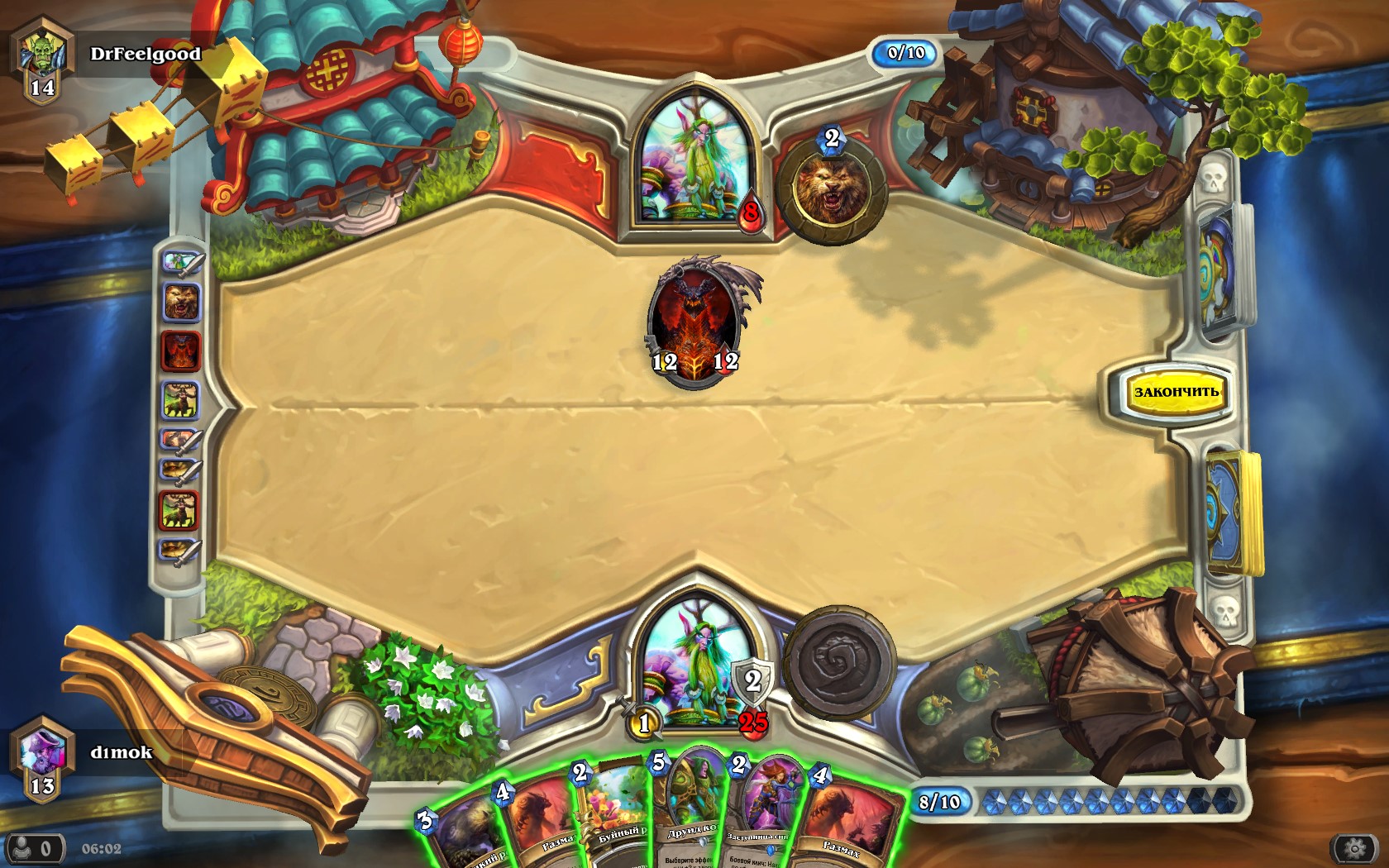Select the 12/12 Deathwing minion on board
Viewport: 1389px width, 868px height.
click(695, 323)
